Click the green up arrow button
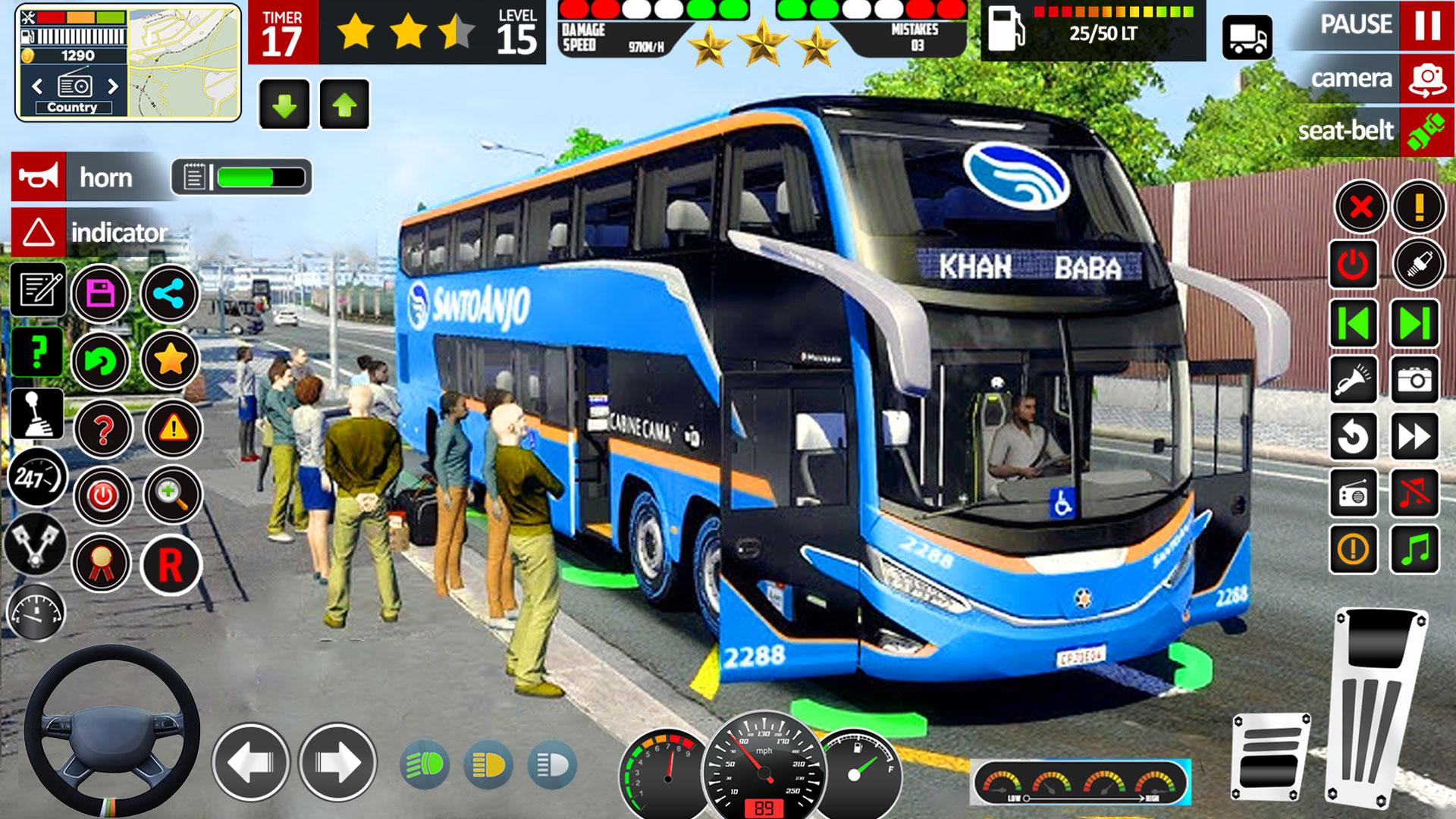This screenshot has height=819, width=1456. click(345, 105)
